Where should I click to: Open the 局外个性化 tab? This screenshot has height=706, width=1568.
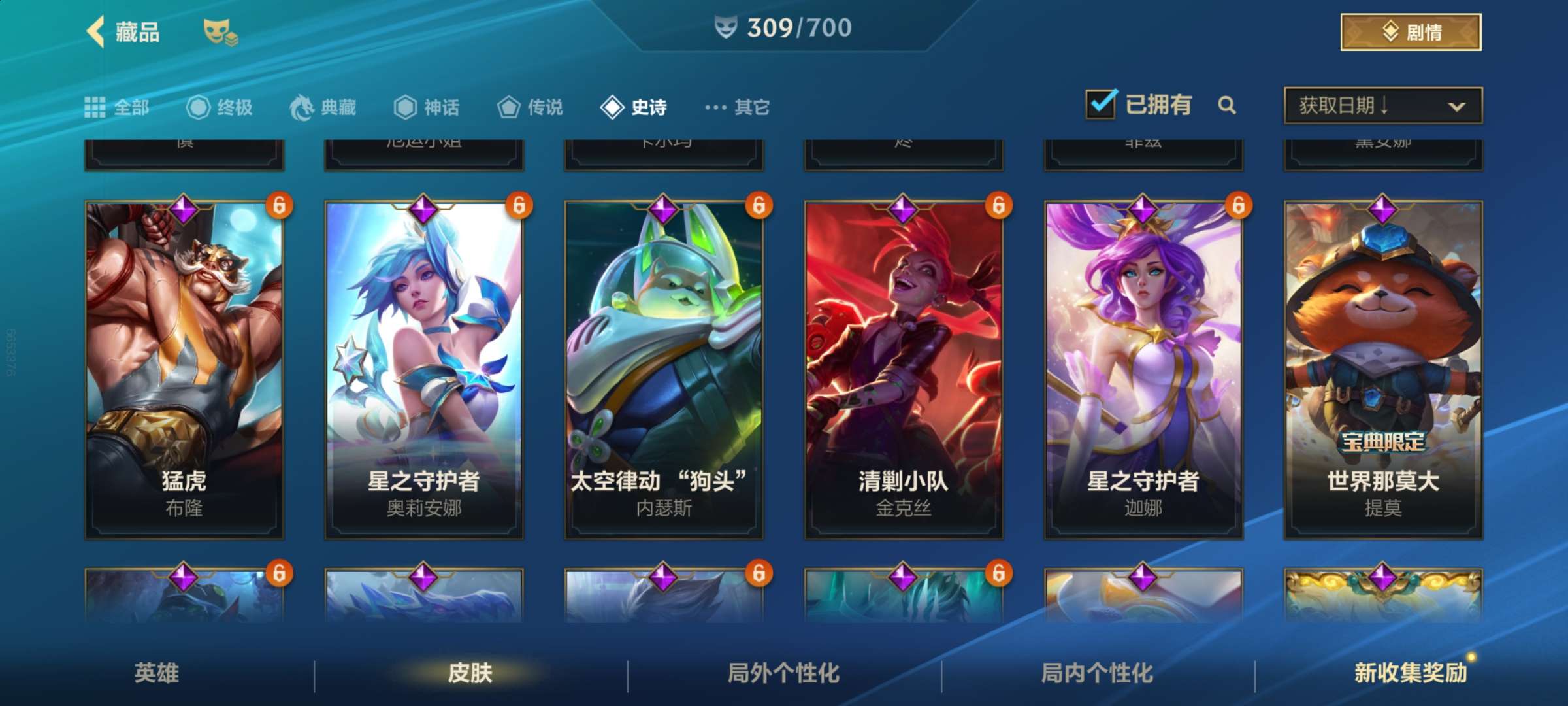coord(784,673)
